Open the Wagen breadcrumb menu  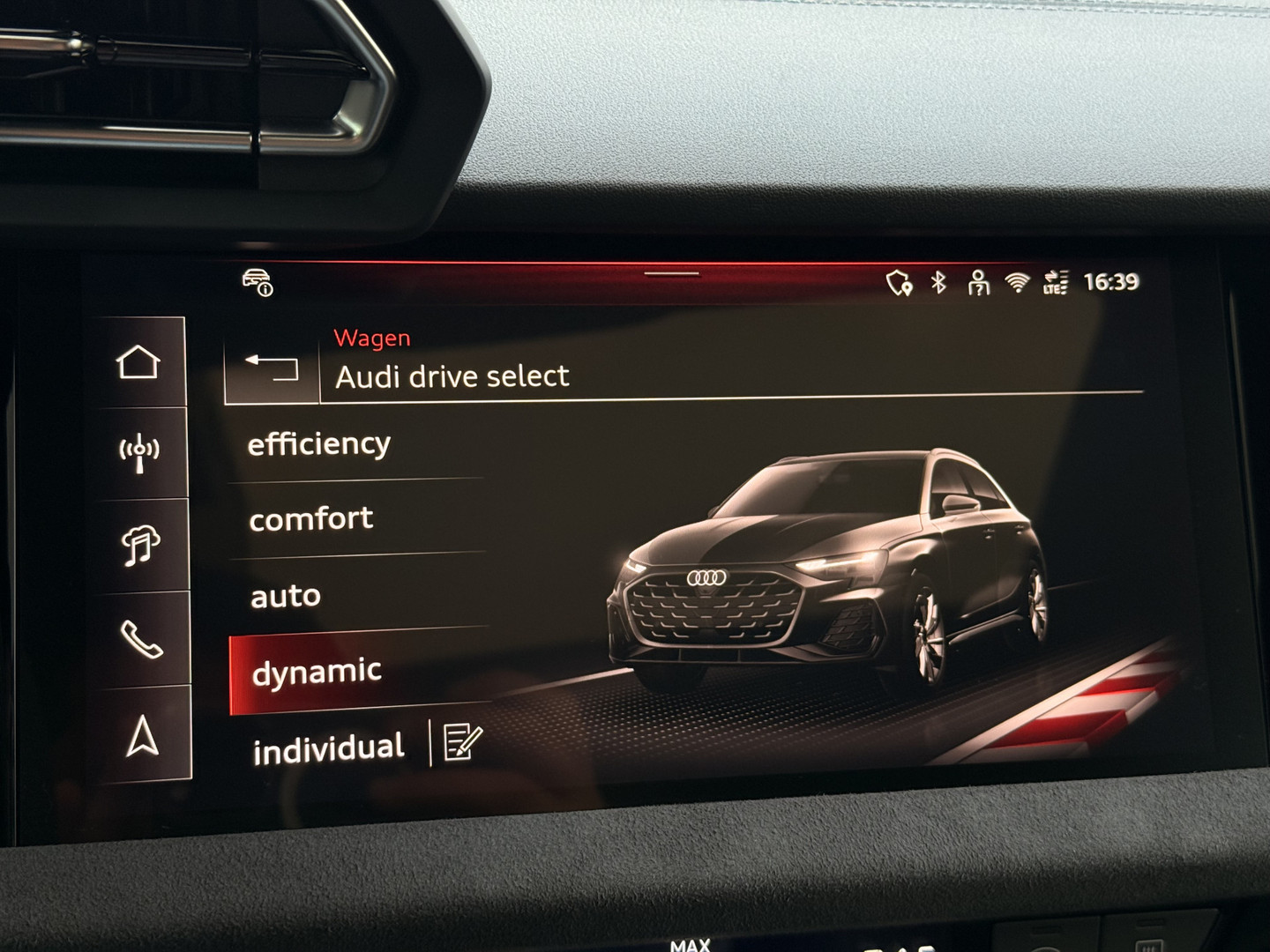tap(371, 337)
